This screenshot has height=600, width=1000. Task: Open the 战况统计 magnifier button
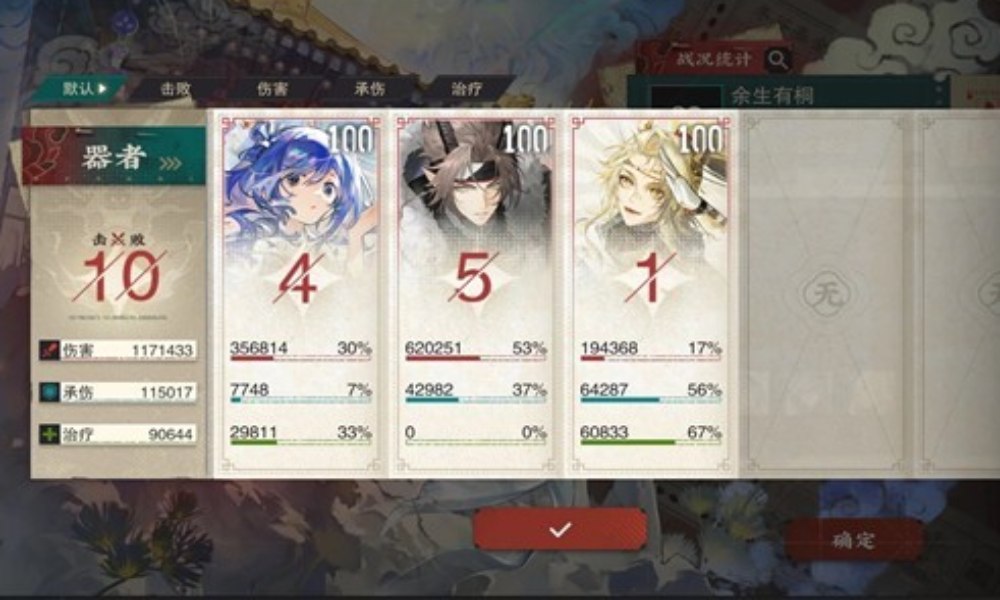pyautogui.click(x=778, y=60)
